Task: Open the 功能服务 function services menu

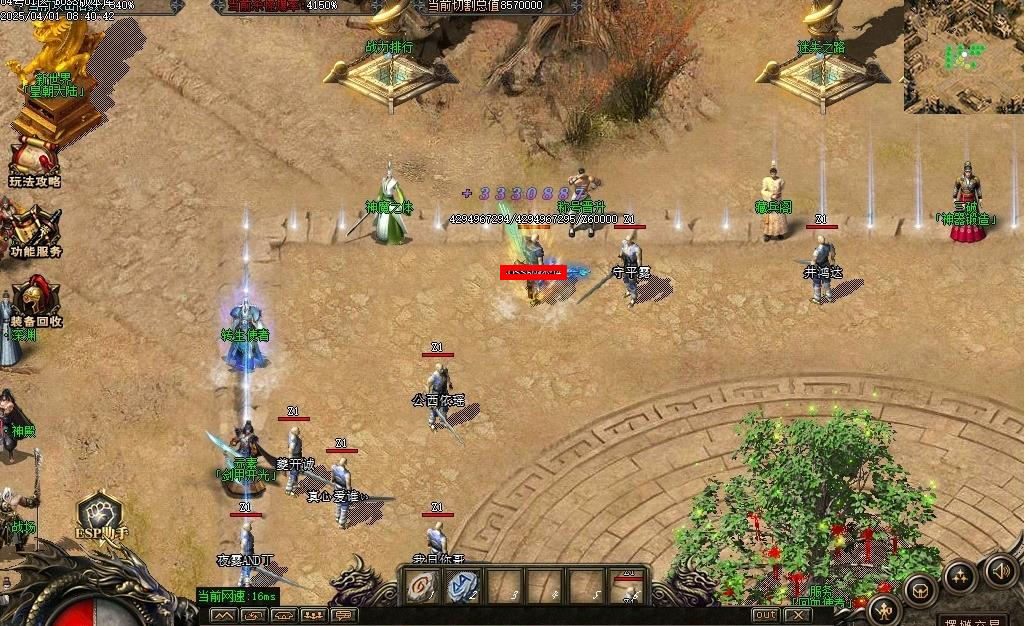Action: [x=35, y=231]
